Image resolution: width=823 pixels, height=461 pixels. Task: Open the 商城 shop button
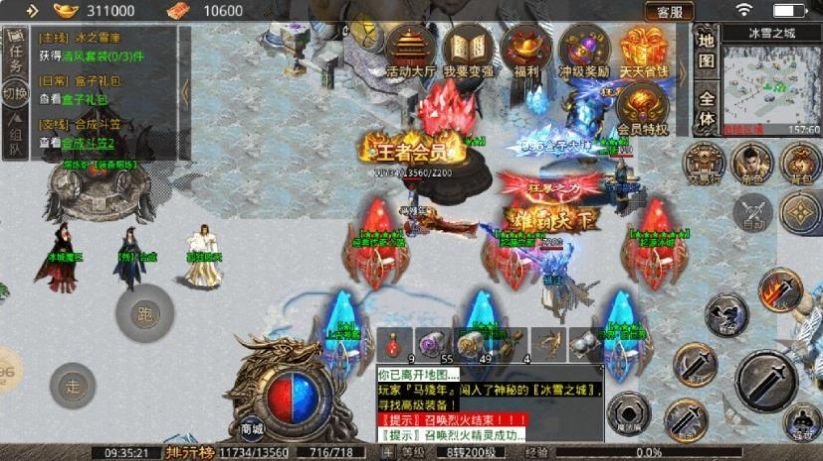click(252, 428)
